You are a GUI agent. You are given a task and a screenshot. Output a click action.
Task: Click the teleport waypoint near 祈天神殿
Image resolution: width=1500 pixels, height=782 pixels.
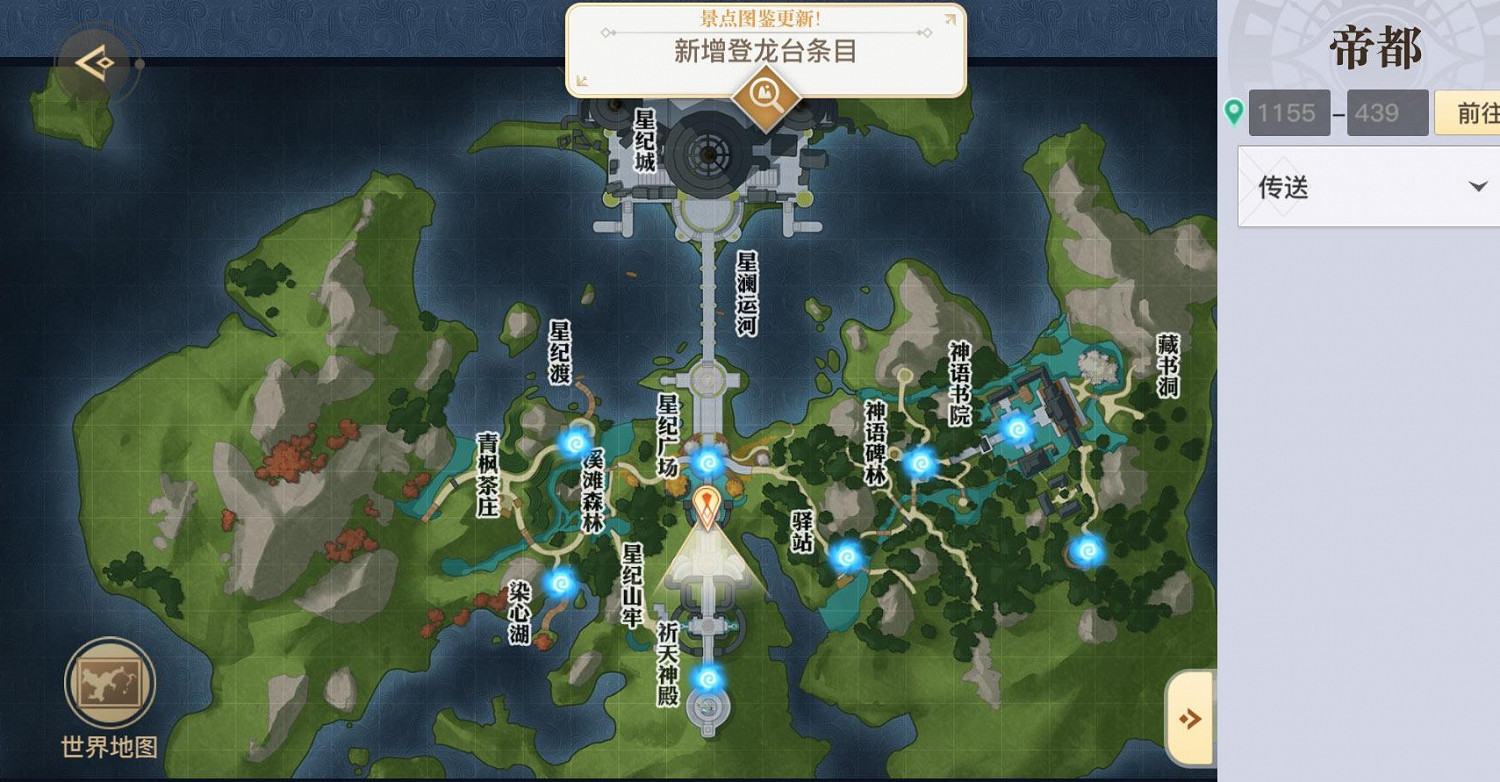(709, 679)
